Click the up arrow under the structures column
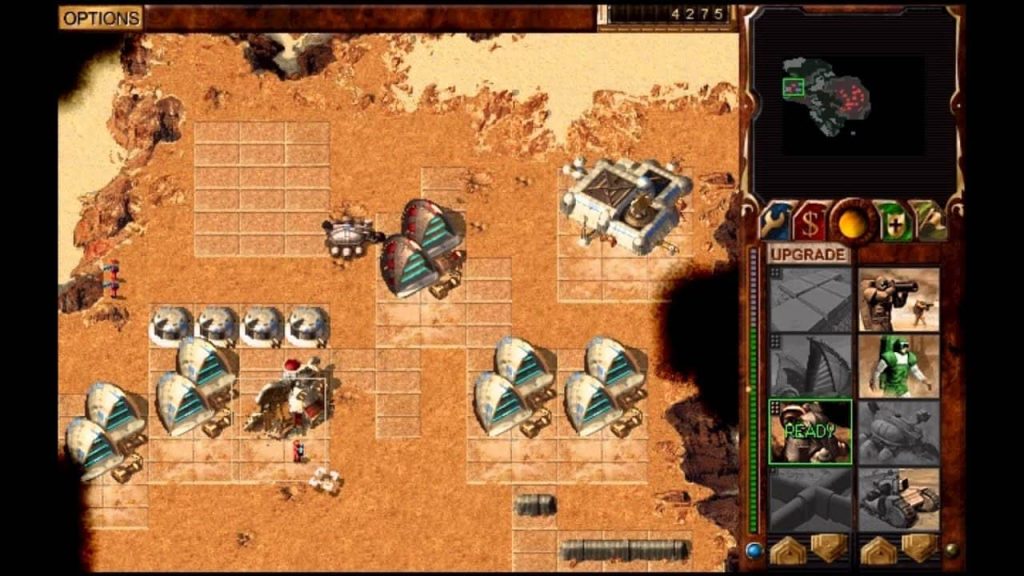 [x=788, y=549]
